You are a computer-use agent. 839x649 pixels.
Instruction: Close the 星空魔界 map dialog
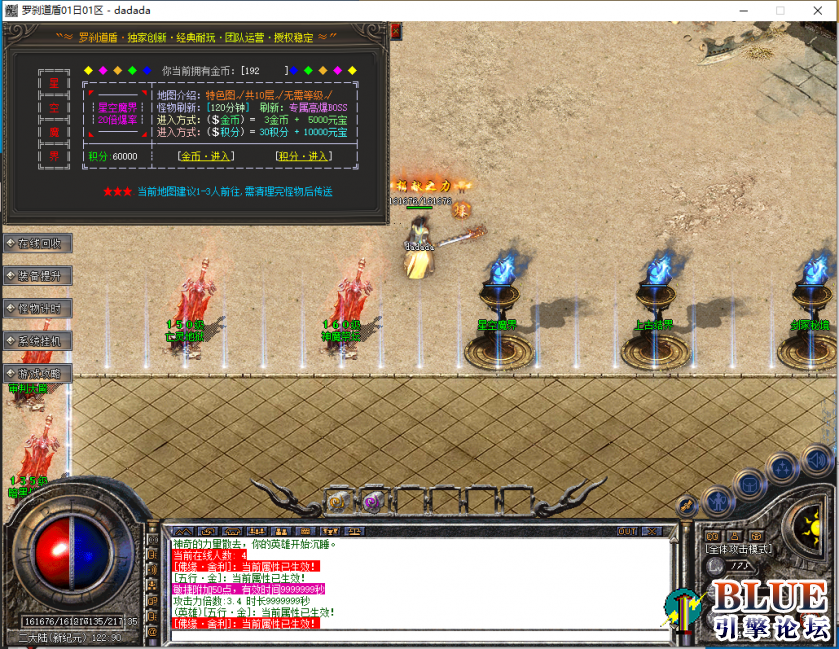(x=395, y=31)
